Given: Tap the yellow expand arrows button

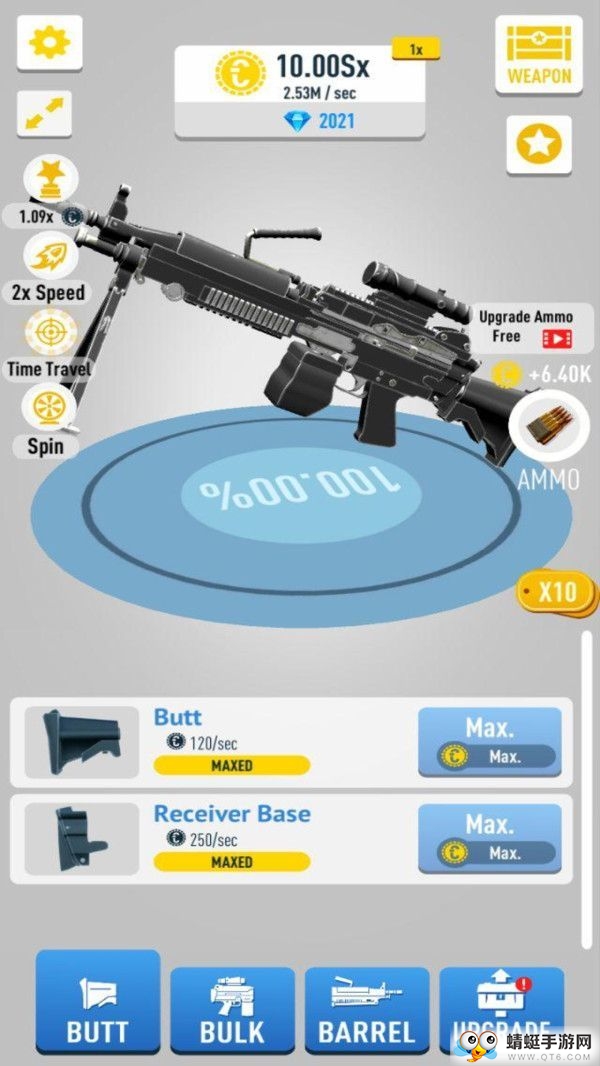Looking at the screenshot, I should [x=46, y=114].
